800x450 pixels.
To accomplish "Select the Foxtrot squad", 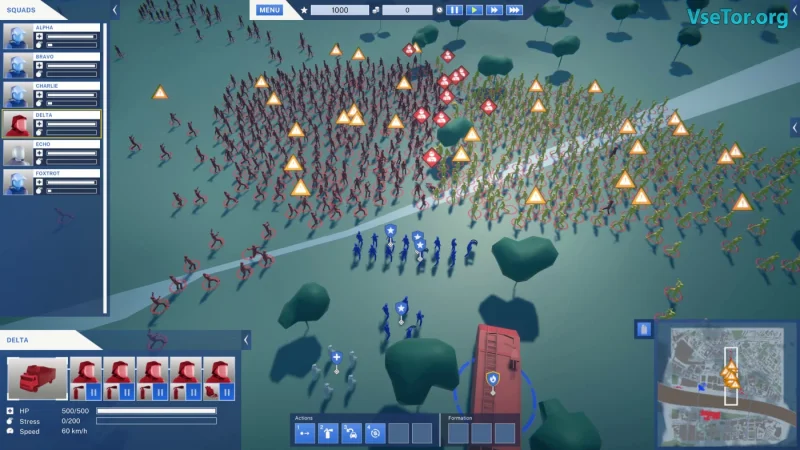I will click(x=51, y=182).
